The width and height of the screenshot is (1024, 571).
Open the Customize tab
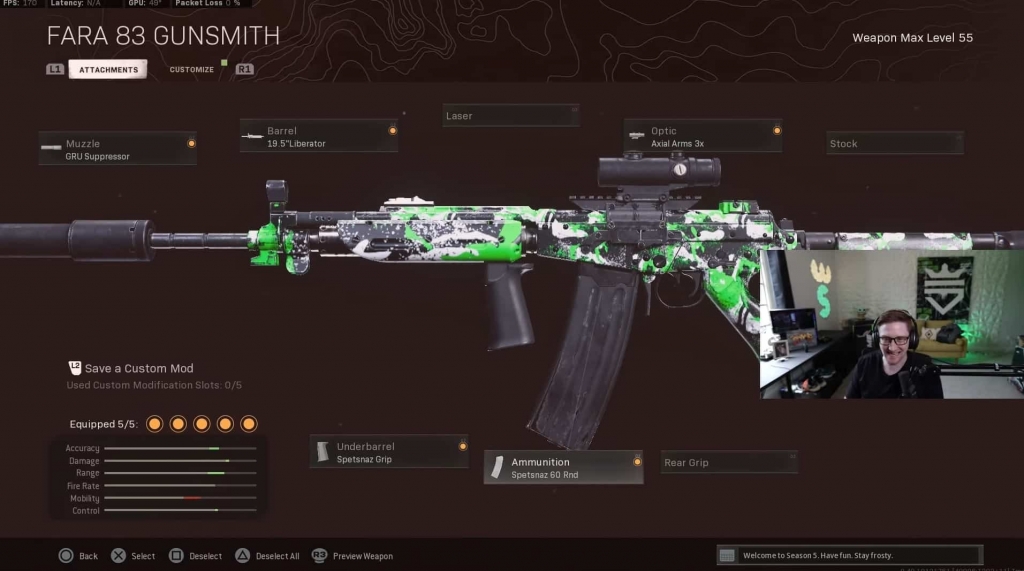[x=191, y=69]
